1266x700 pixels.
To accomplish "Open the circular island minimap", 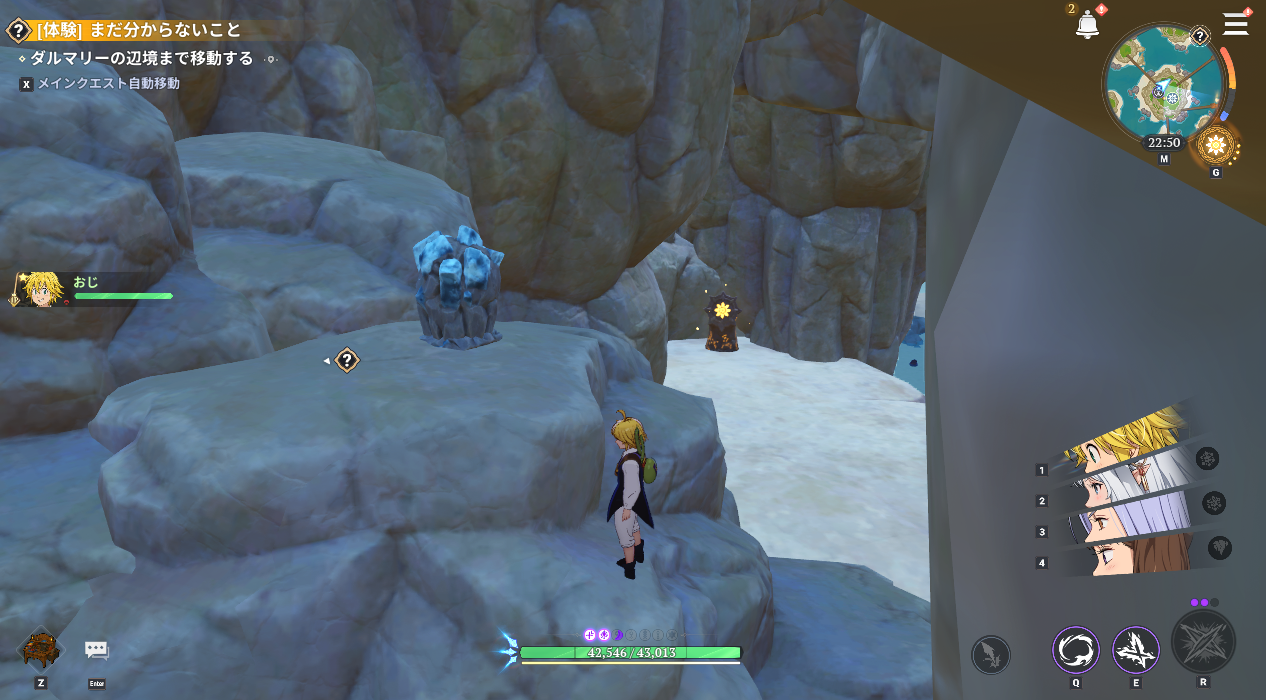I will click(x=1162, y=86).
